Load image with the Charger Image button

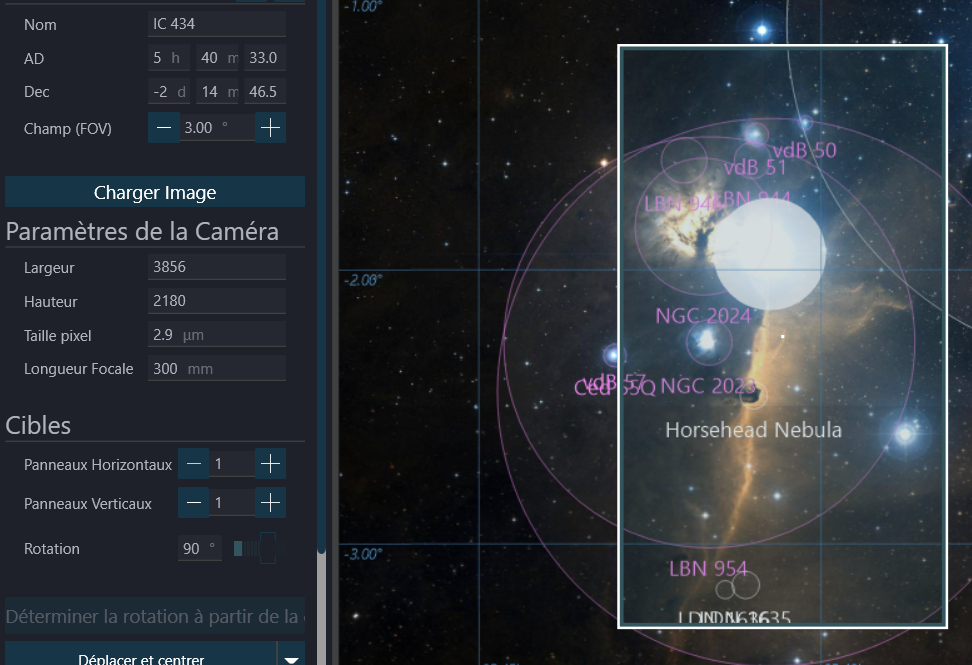[x=155, y=192]
